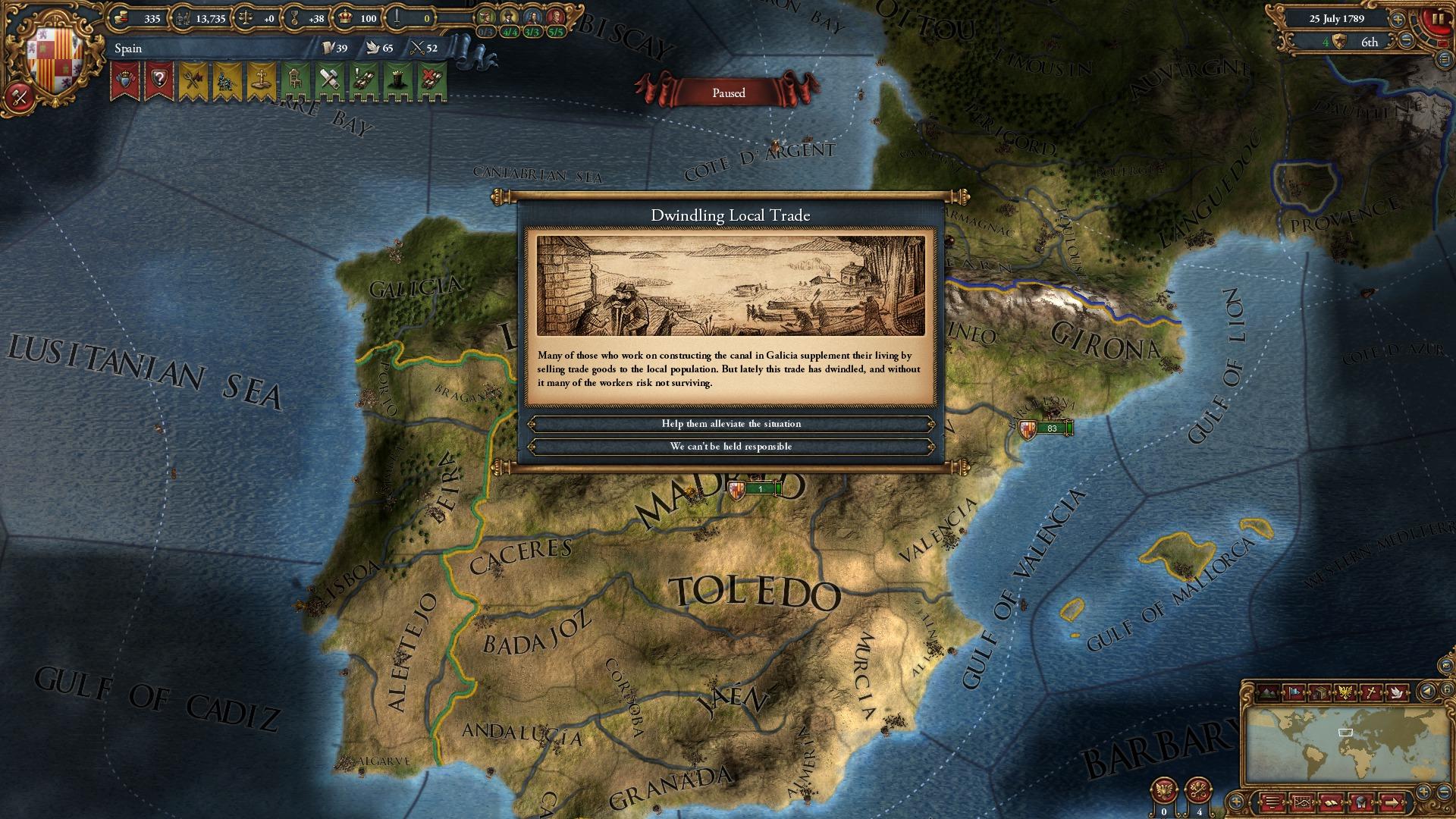Click the army counter 83 near Girona
Image resolution: width=1456 pixels, height=819 pixels.
[x=1052, y=426]
